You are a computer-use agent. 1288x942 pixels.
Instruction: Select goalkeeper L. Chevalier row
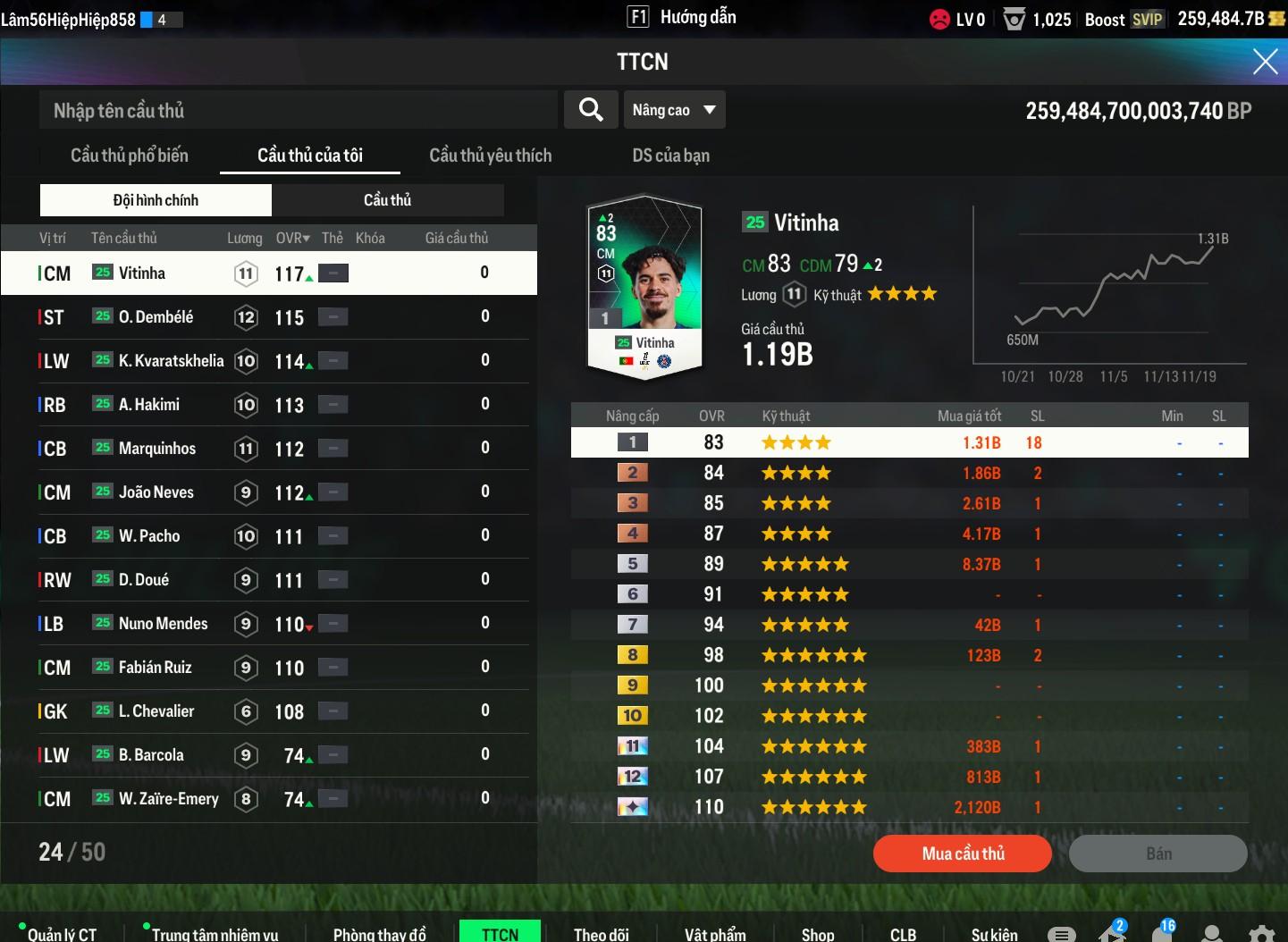pyautogui.click(x=268, y=711)
